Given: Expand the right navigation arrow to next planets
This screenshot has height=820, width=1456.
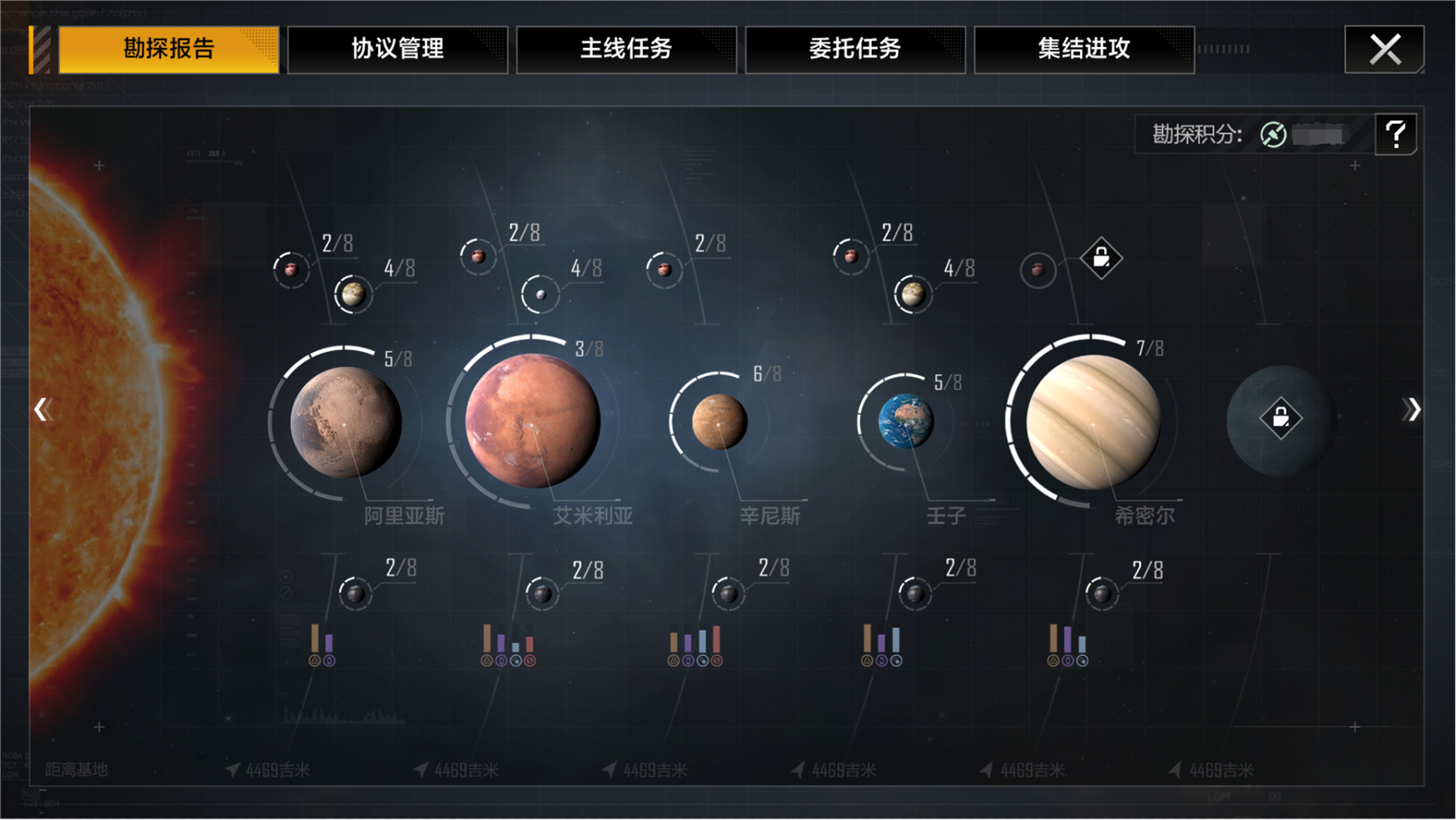Looking at the screenshot, I should click(x=1411, y=410).
